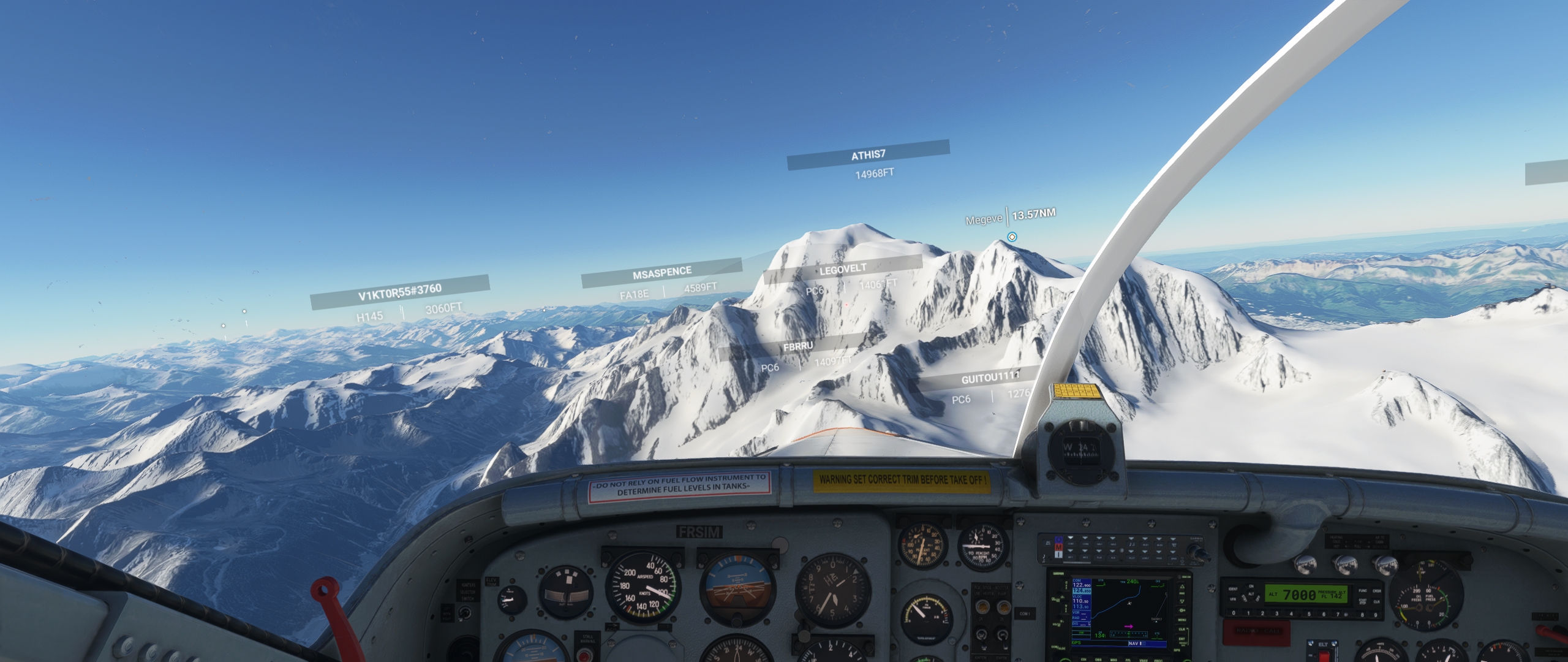
Task: Confirm with the GPS ENT button
Action: tap(1182, 639)
